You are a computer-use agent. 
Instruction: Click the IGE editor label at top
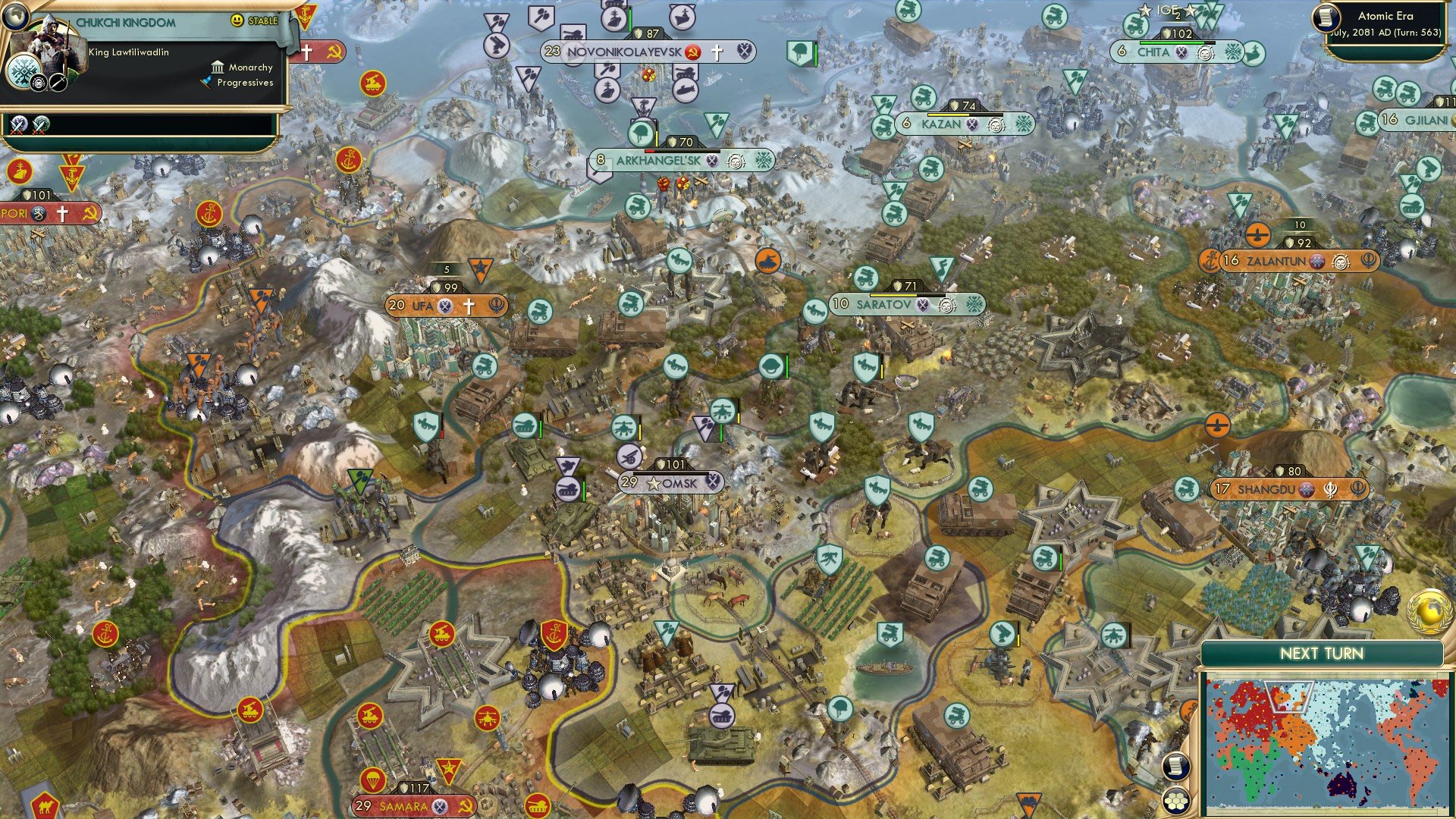[1168, 9]
